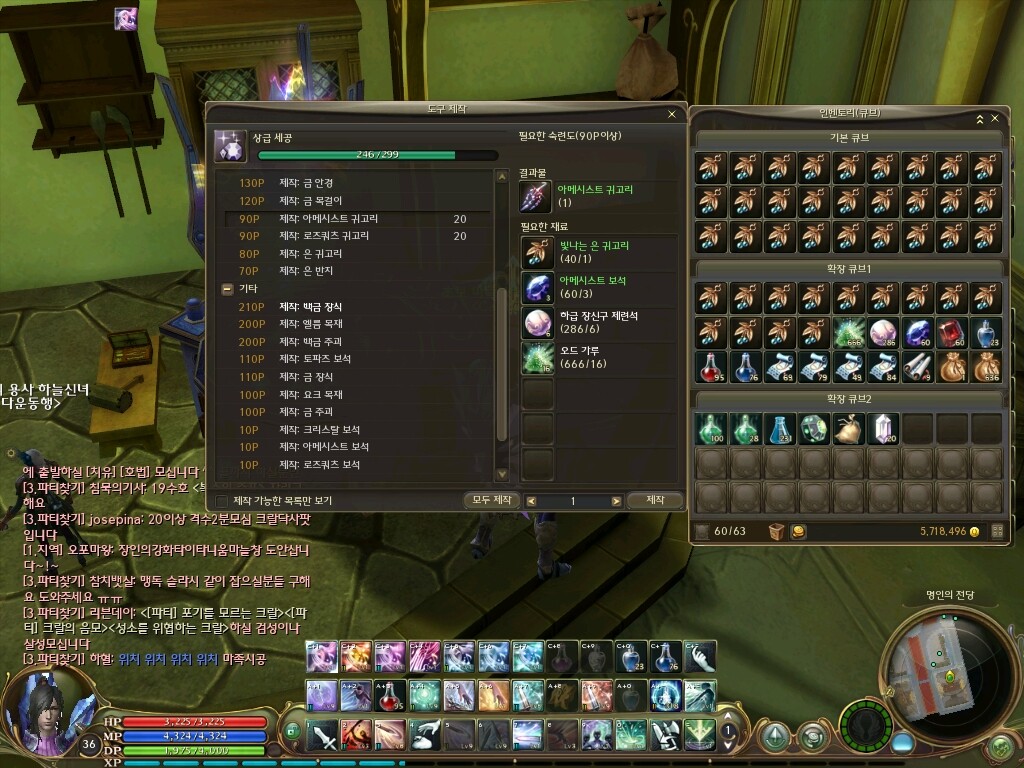Decrease the craft quantity with left arrow
Image resolution: width=1024 pixels, height=768 pixels.
click(531, 501)
